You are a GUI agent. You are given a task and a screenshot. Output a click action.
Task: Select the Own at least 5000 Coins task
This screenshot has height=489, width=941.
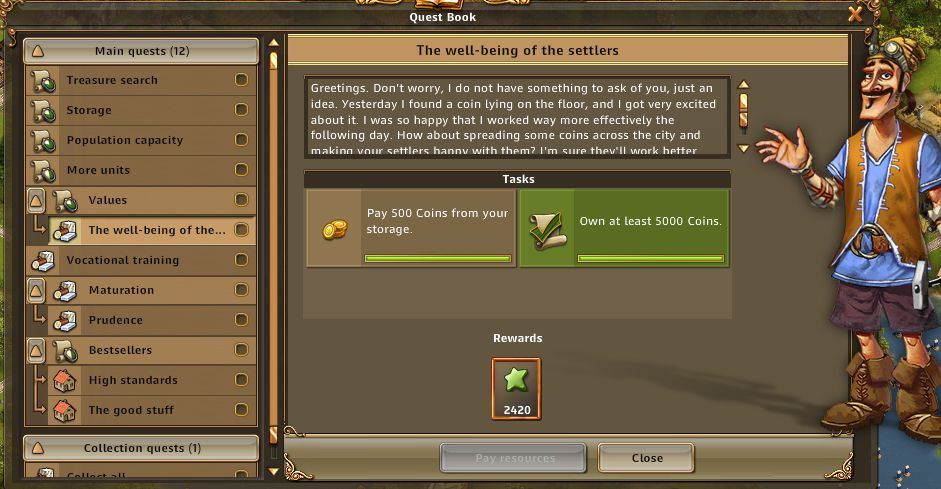click(x=624, y=228)
